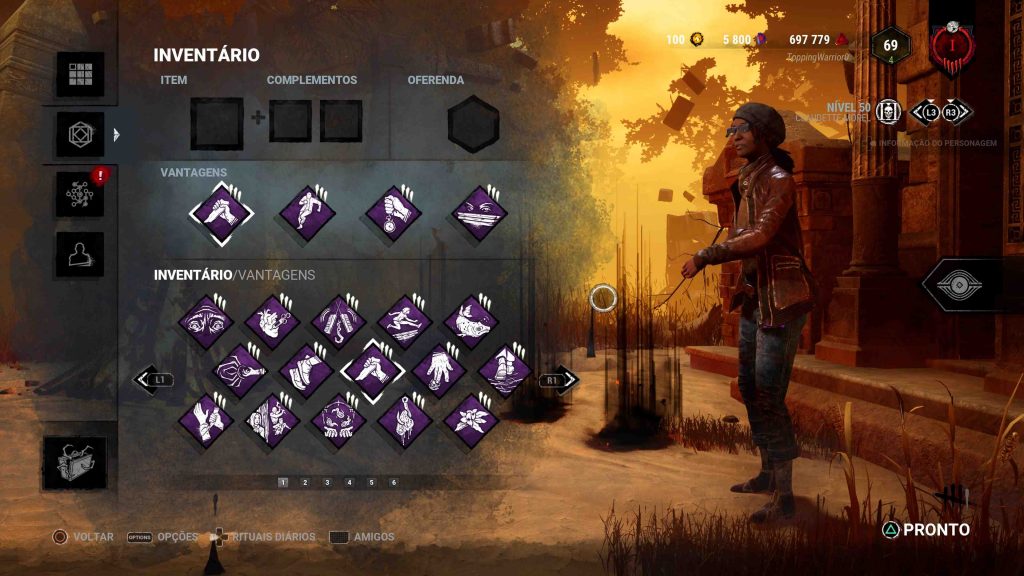Viewport: 1024px width, 576px height.
Task: Jump to perk inventory page 6
Action: tap(393, 482)
